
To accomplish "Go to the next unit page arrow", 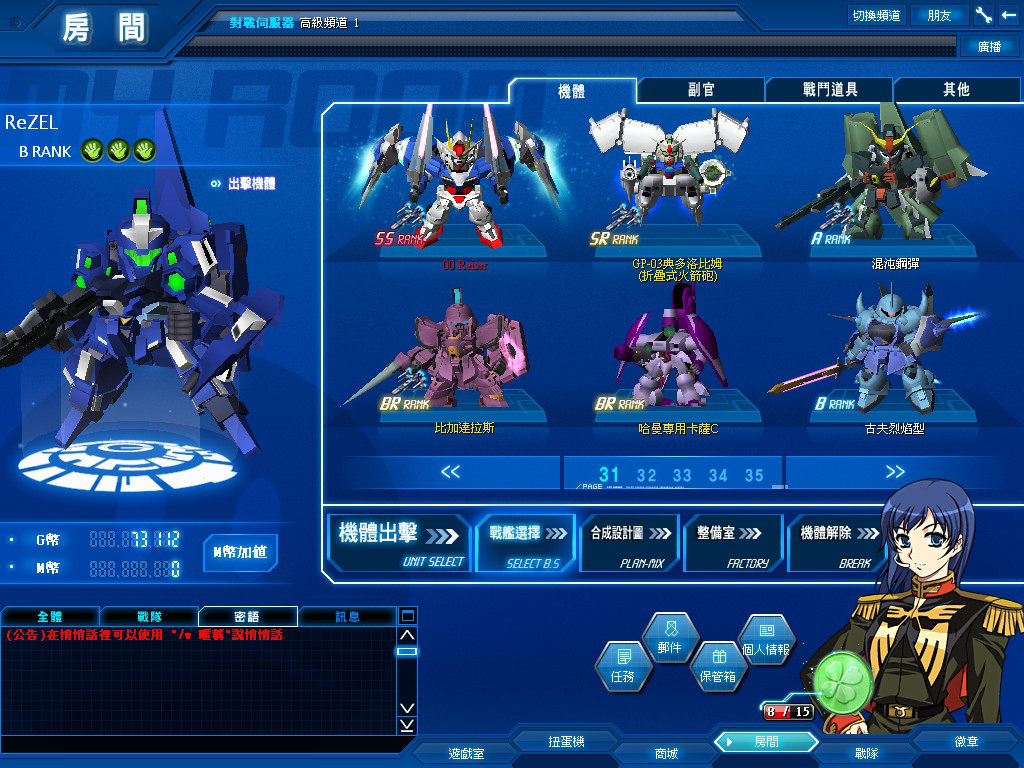I will click(894, 472).
